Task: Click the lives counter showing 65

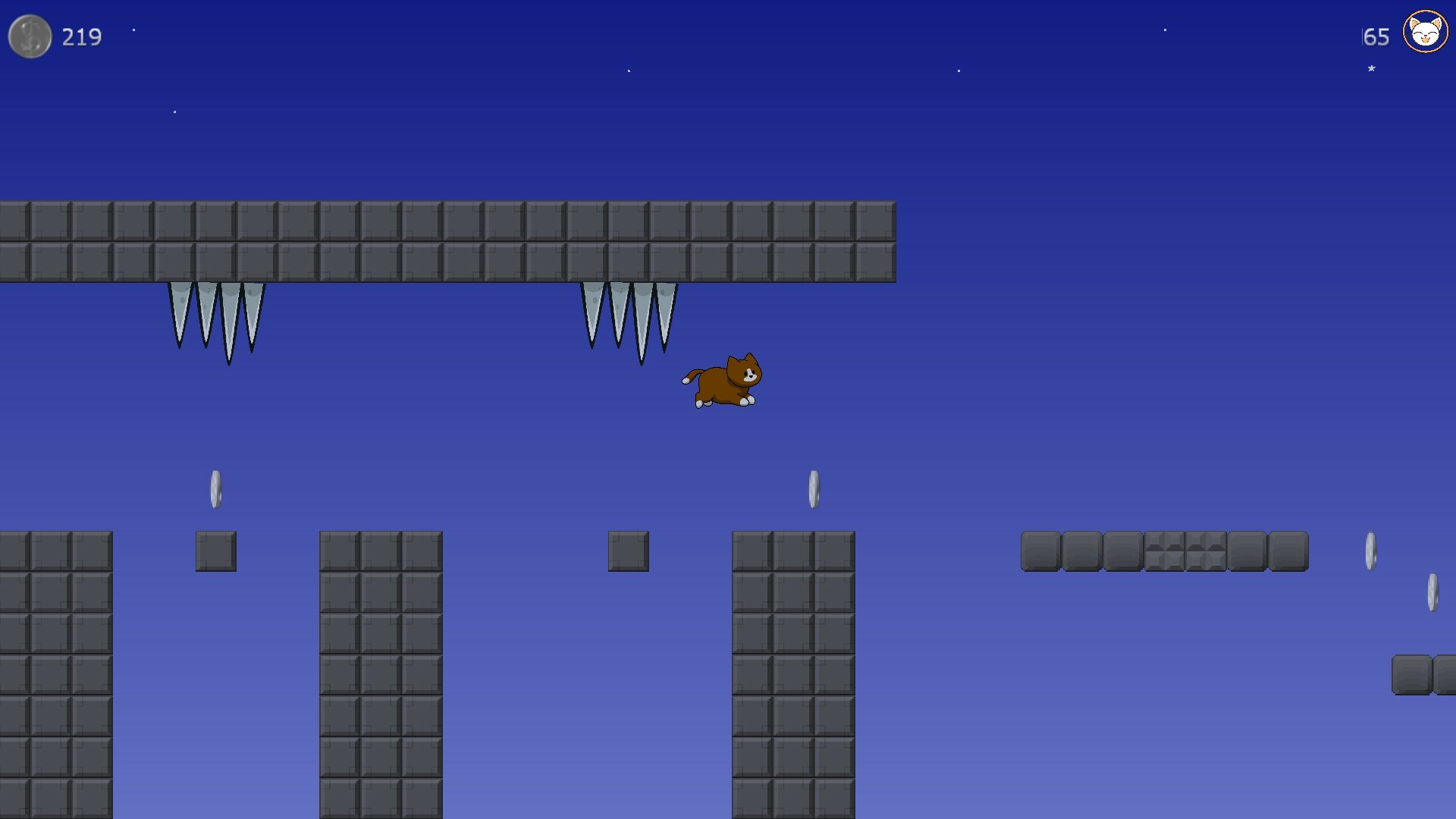Action: click(x=1375, y=36)
